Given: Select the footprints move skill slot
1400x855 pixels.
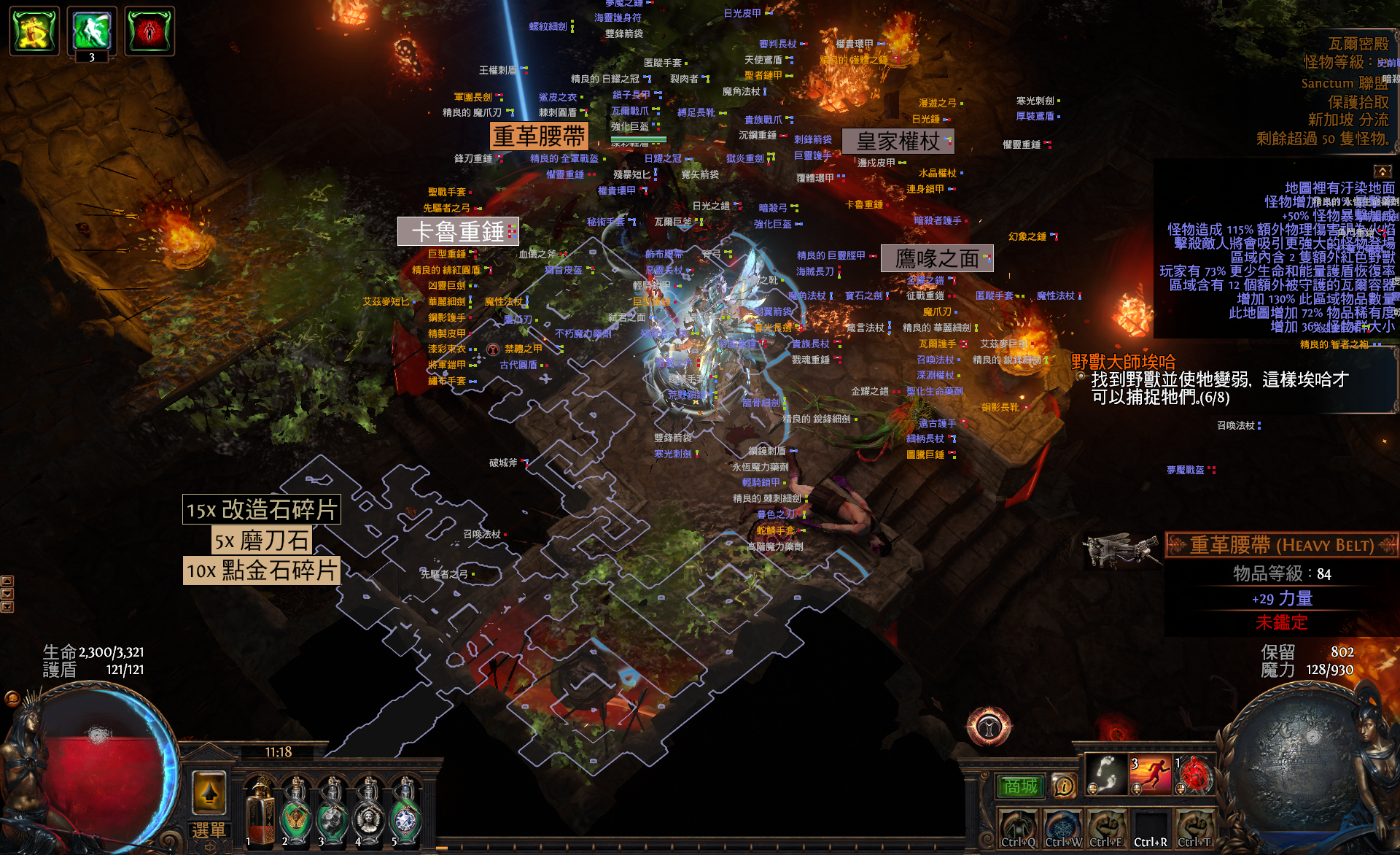Looking at the screenshot, I should pos(1106,775).
